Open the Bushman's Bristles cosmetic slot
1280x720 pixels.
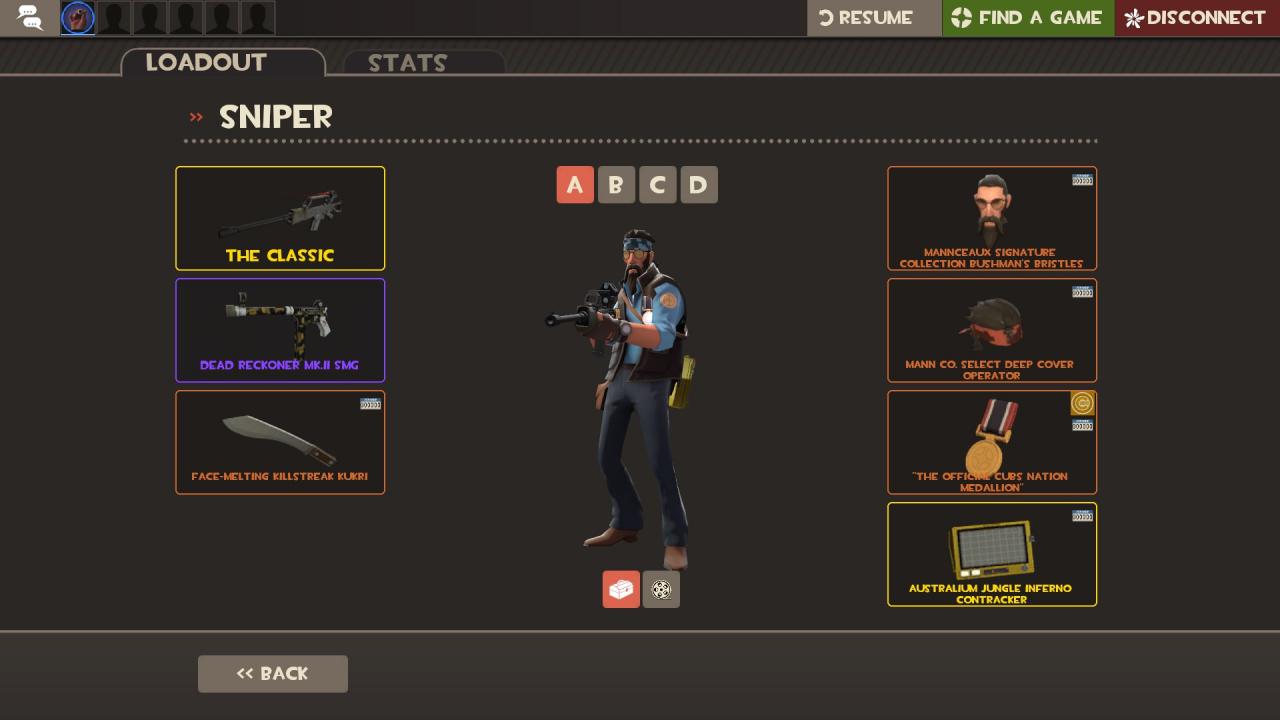(992, 218)
